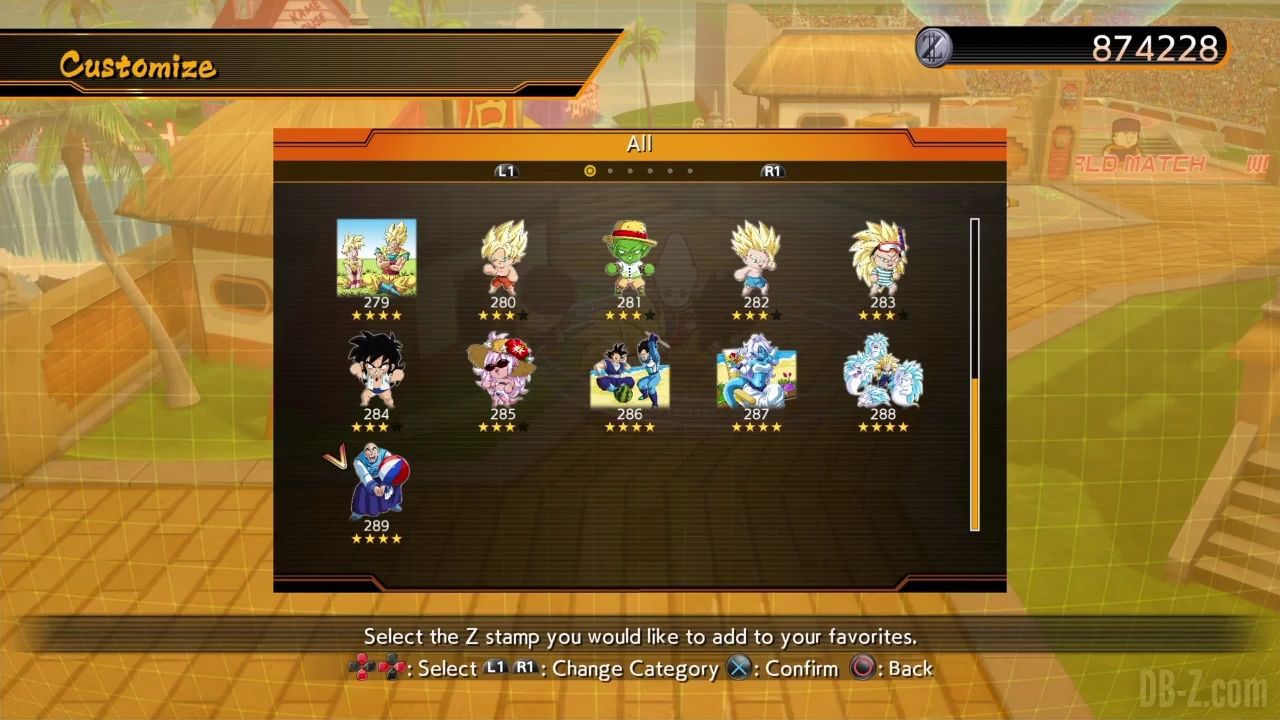This screenshot has width=1280, height=720.
Task: Pick the straw hat Piccolo stamp 281
Action: pos(629,258)
